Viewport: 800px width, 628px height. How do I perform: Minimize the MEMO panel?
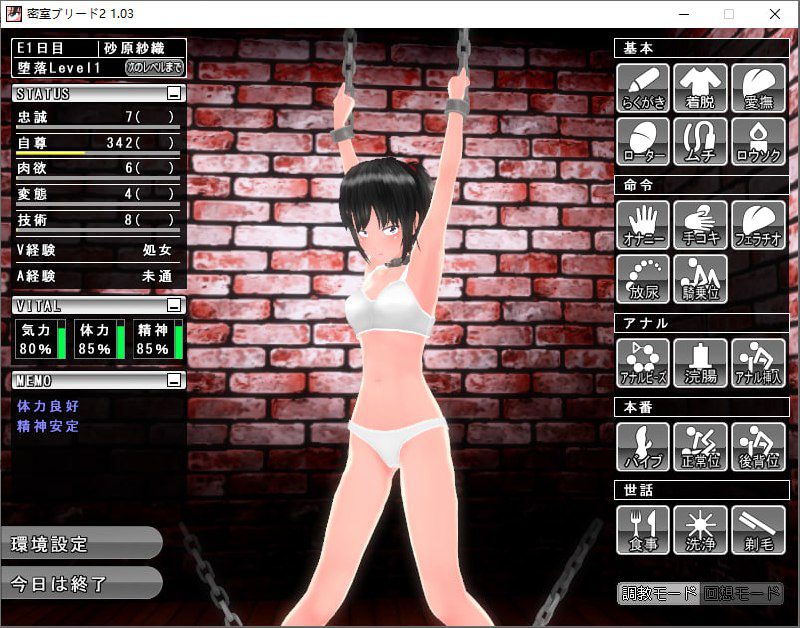[x=174, y=380]
